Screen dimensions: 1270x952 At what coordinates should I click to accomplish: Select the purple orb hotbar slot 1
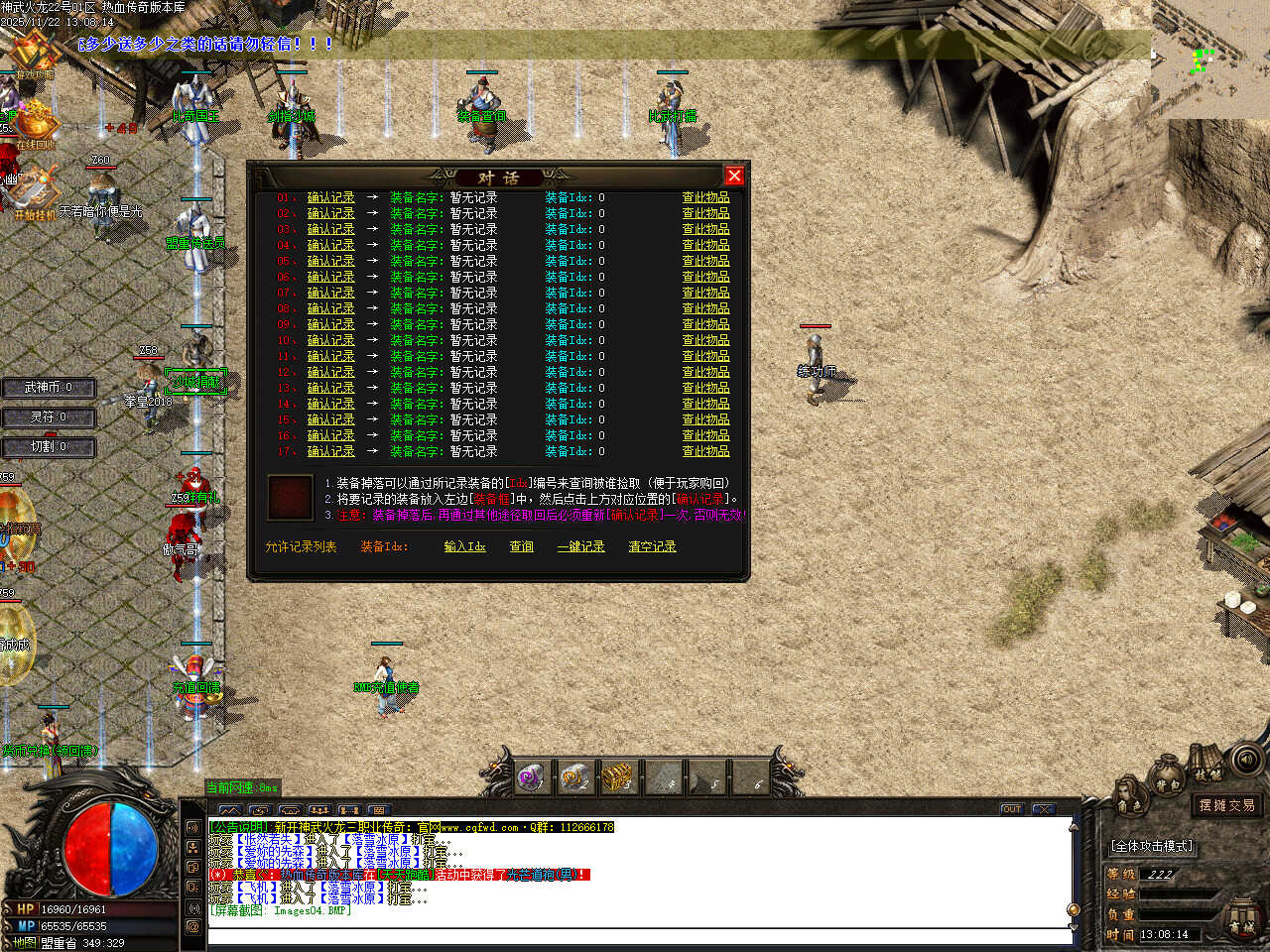coord(531,776)
